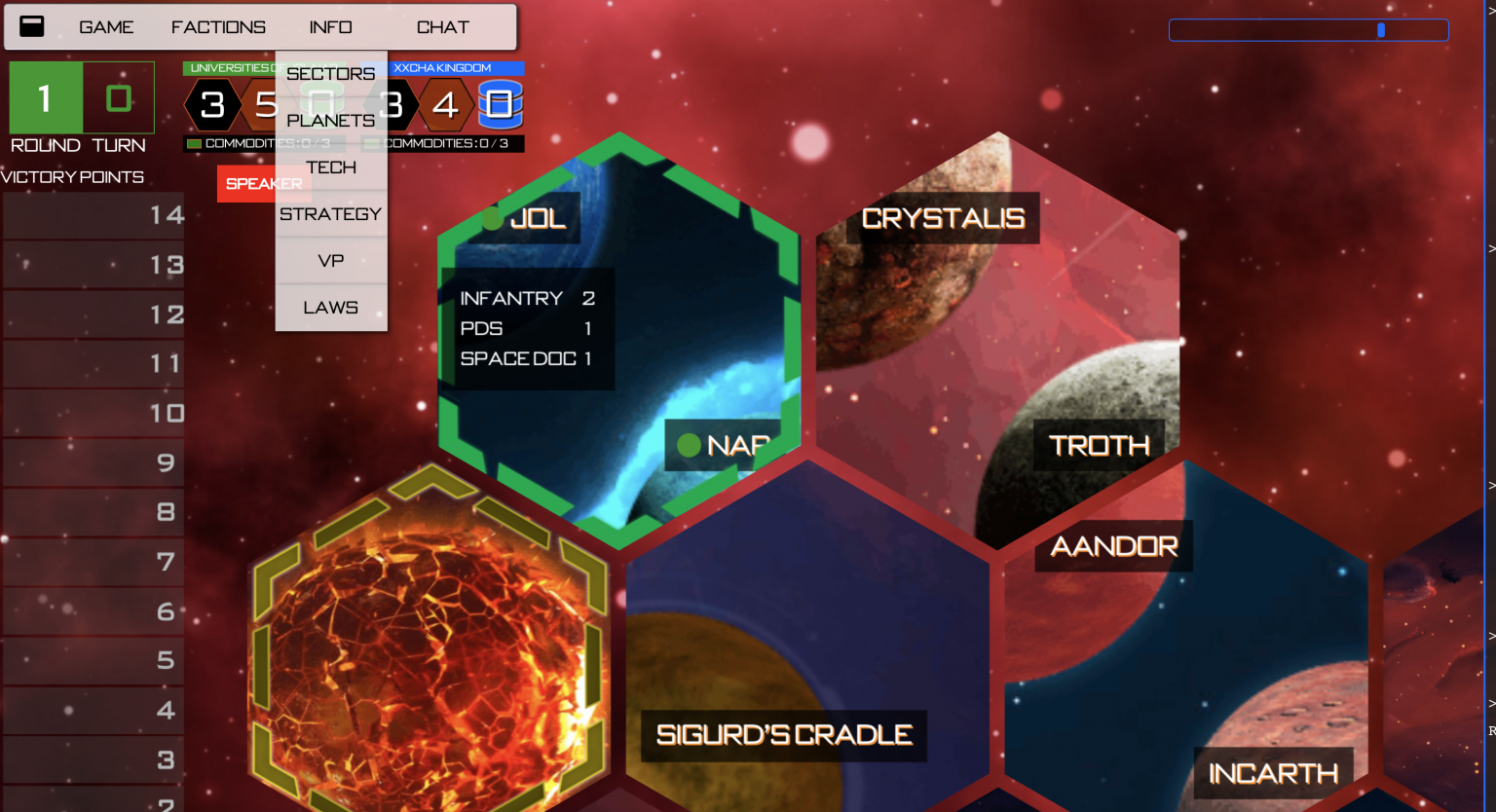Select the Incarth planet label

1273,774
